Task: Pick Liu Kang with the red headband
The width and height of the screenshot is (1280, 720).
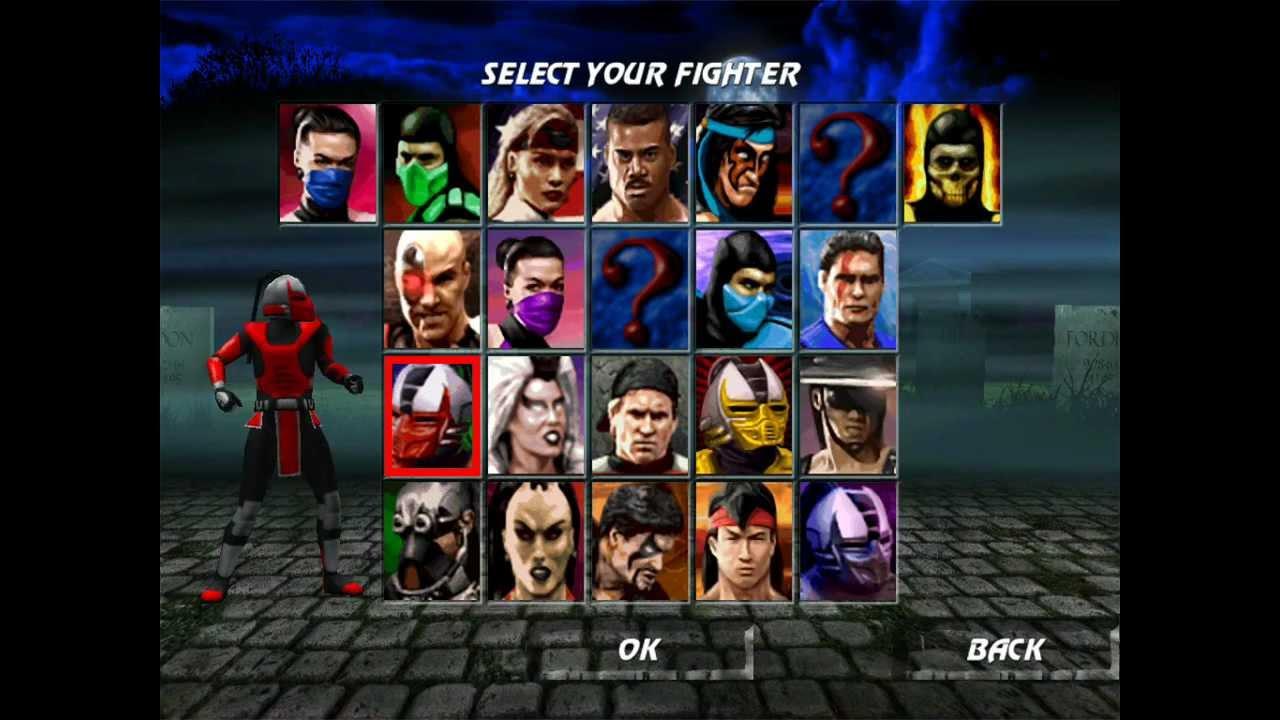Action: 745,541
